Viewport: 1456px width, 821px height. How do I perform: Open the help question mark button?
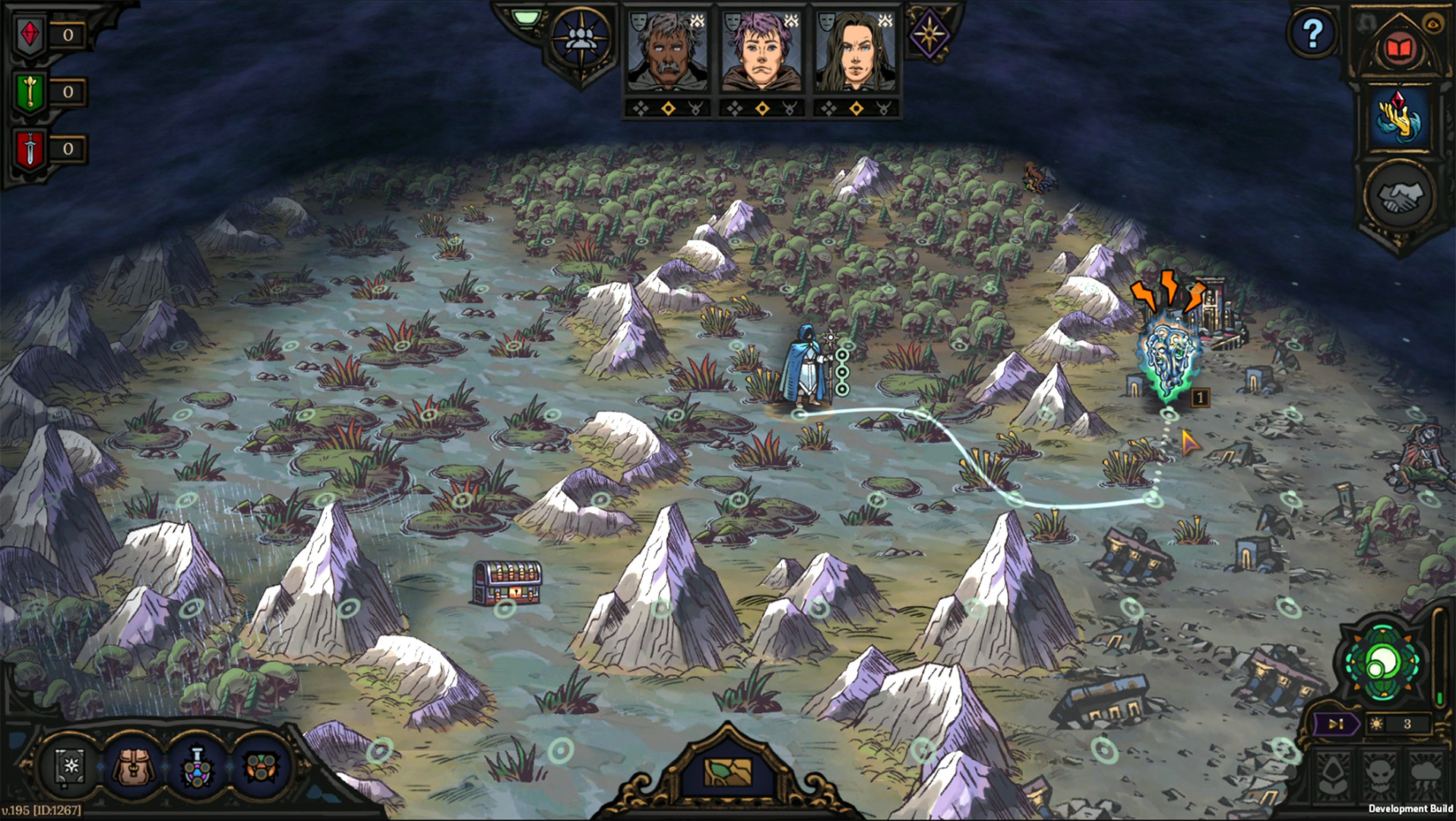[x=1312, y=33]
